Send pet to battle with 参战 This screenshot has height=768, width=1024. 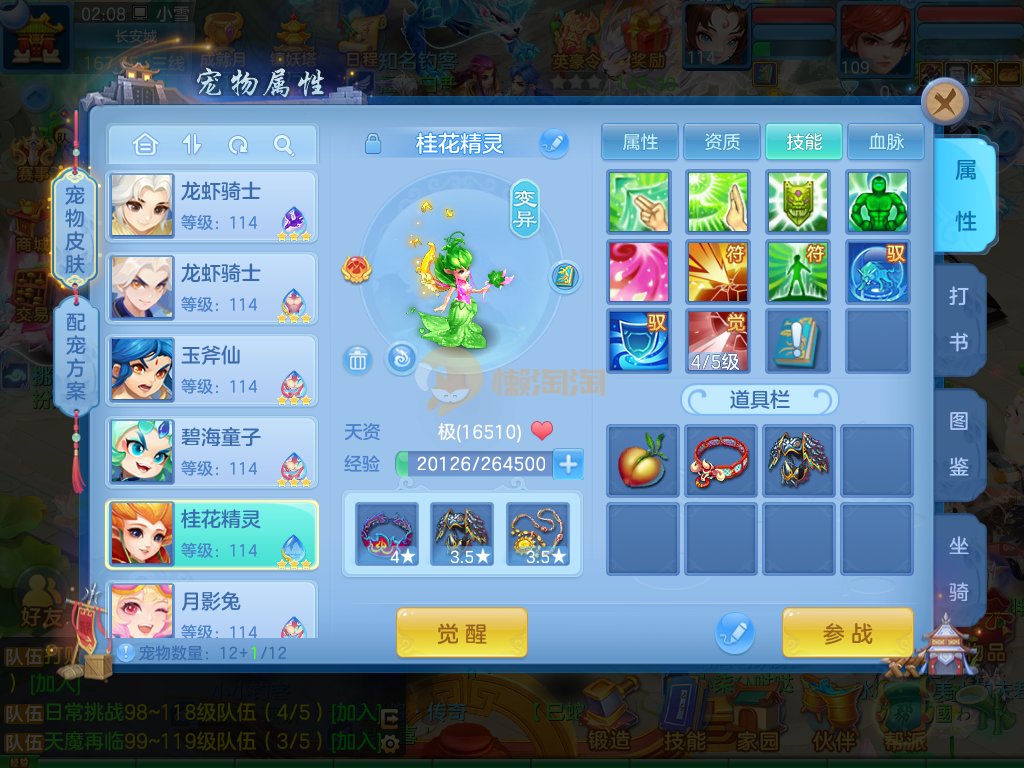click(847, 632)
